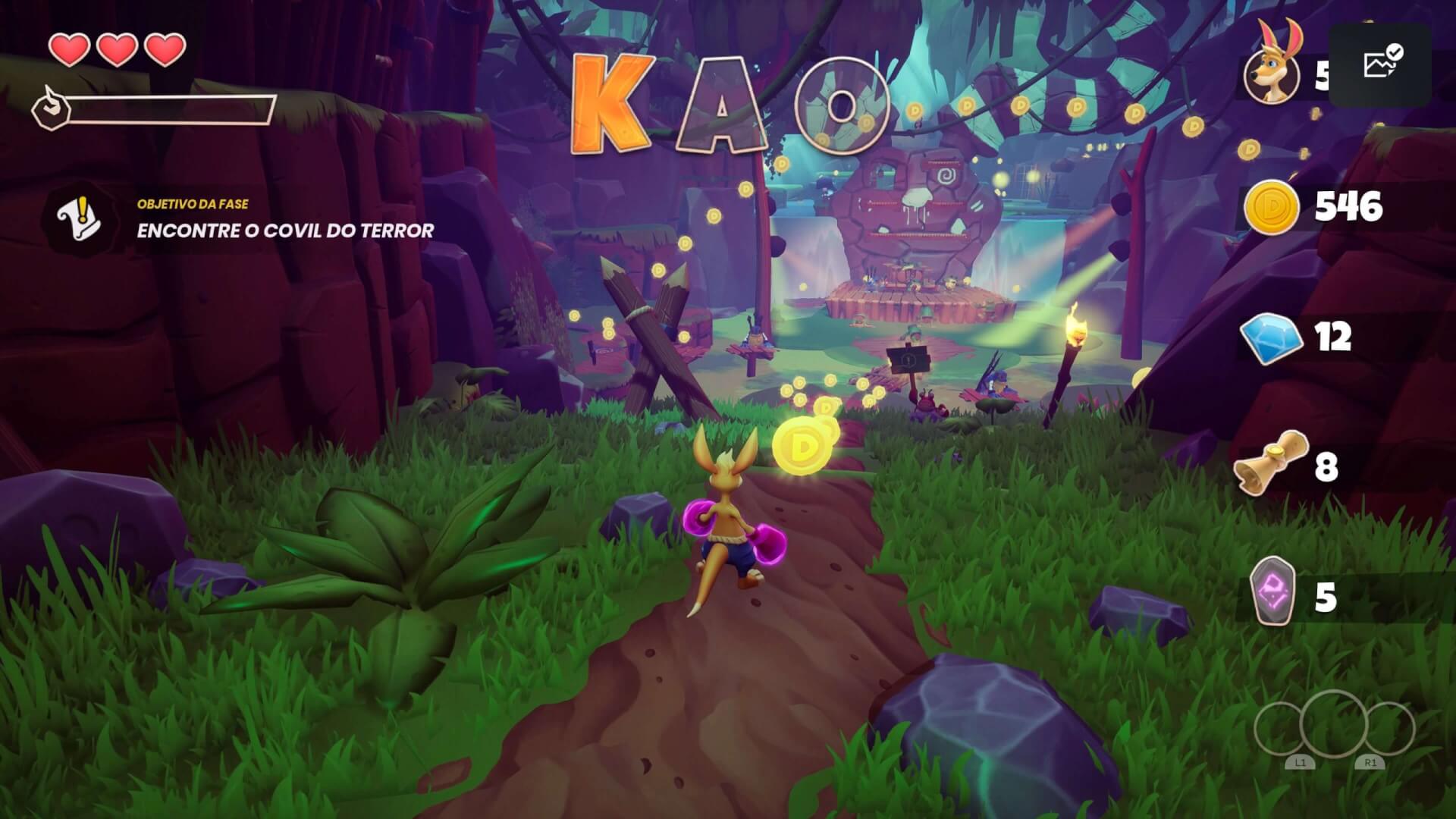Viewport: 1456px width, 819px height.
Task: Select the blue diamond collectible icon
Action: [1270, 337]
